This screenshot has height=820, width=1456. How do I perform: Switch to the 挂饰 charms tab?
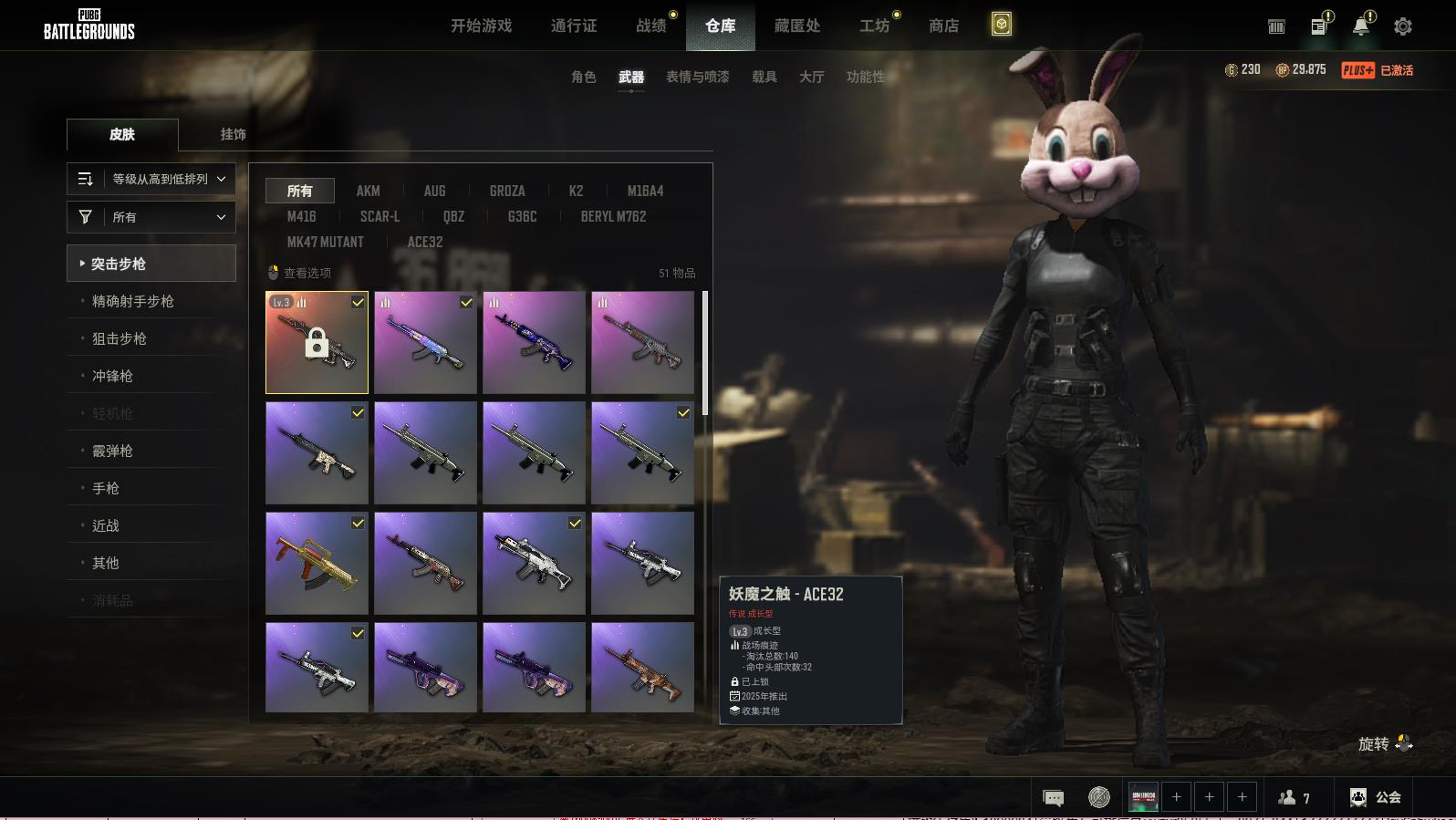[233, 134]
